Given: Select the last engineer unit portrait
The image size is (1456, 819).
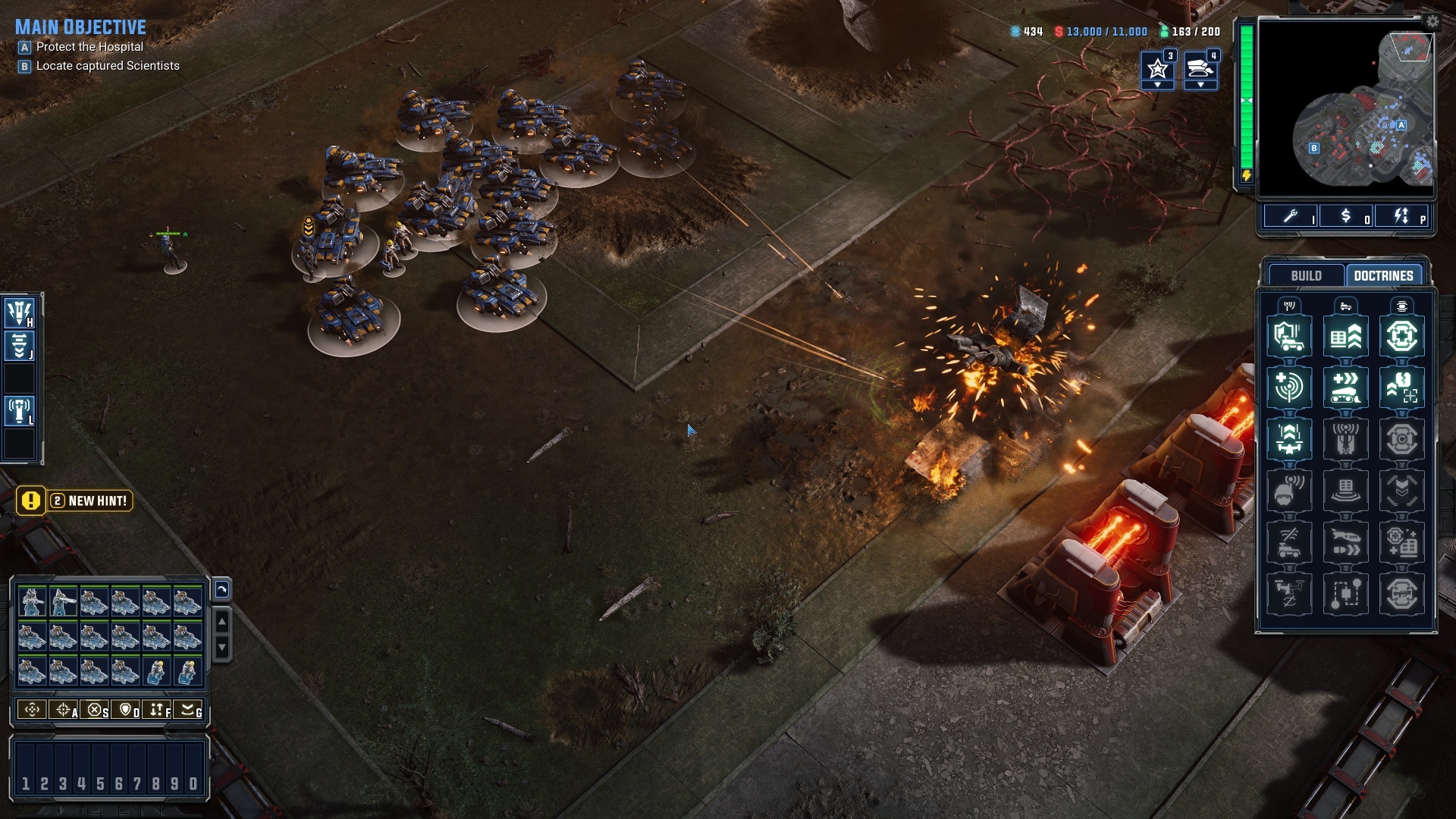Looking at the screenshot, I should pos(187,672).
